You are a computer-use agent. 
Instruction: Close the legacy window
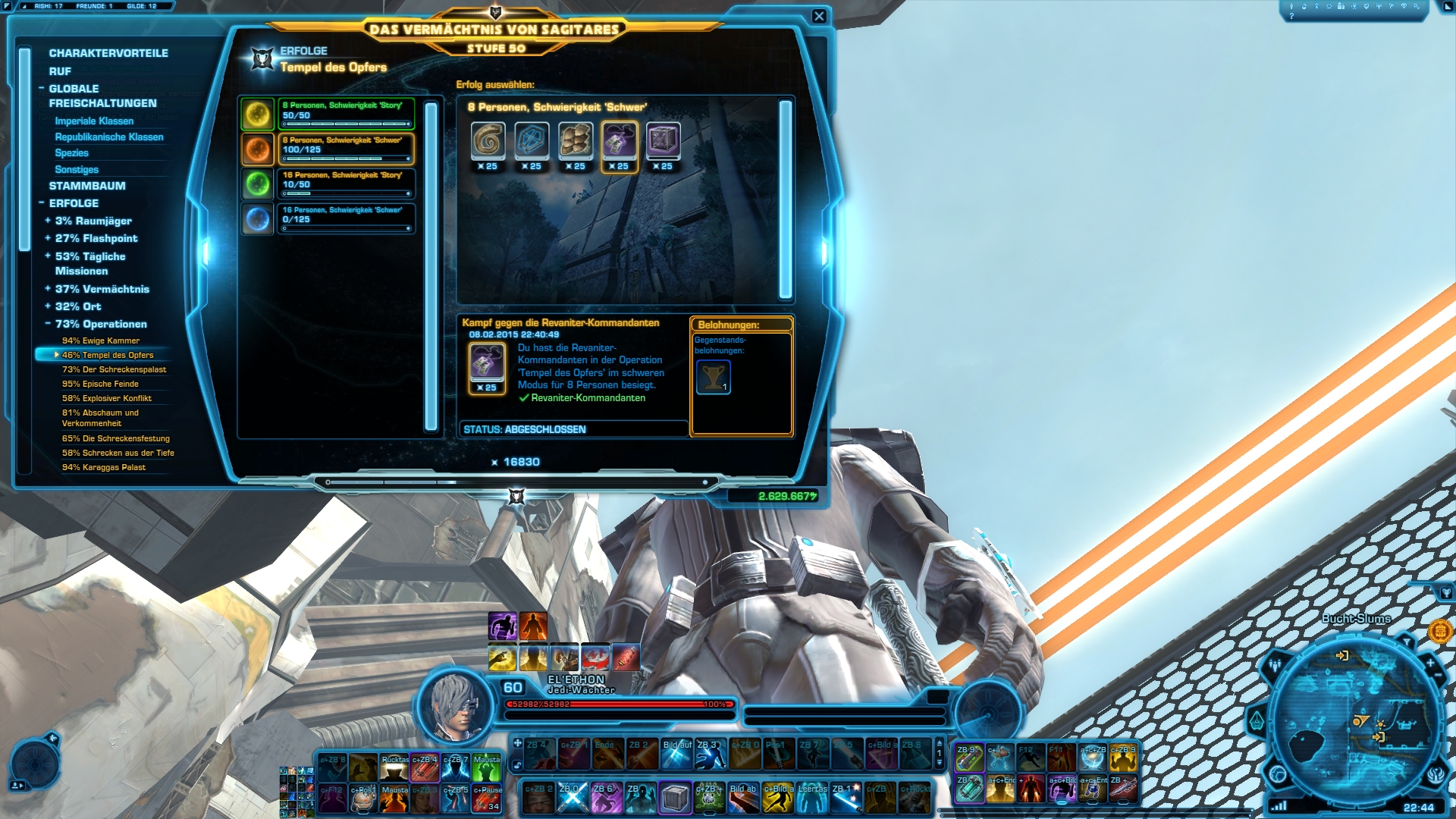[819, 16]
